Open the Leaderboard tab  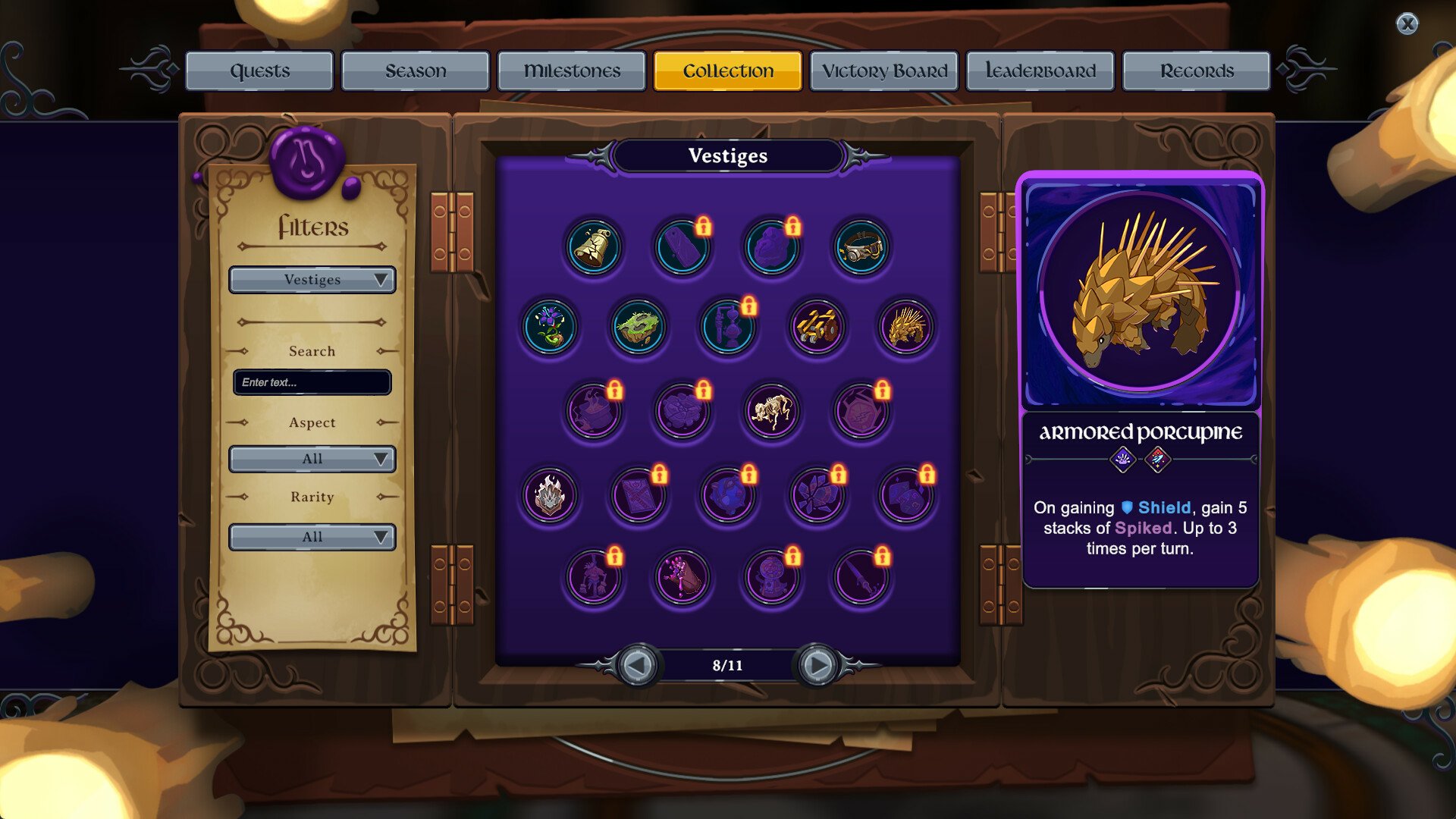click(1040, 71)
